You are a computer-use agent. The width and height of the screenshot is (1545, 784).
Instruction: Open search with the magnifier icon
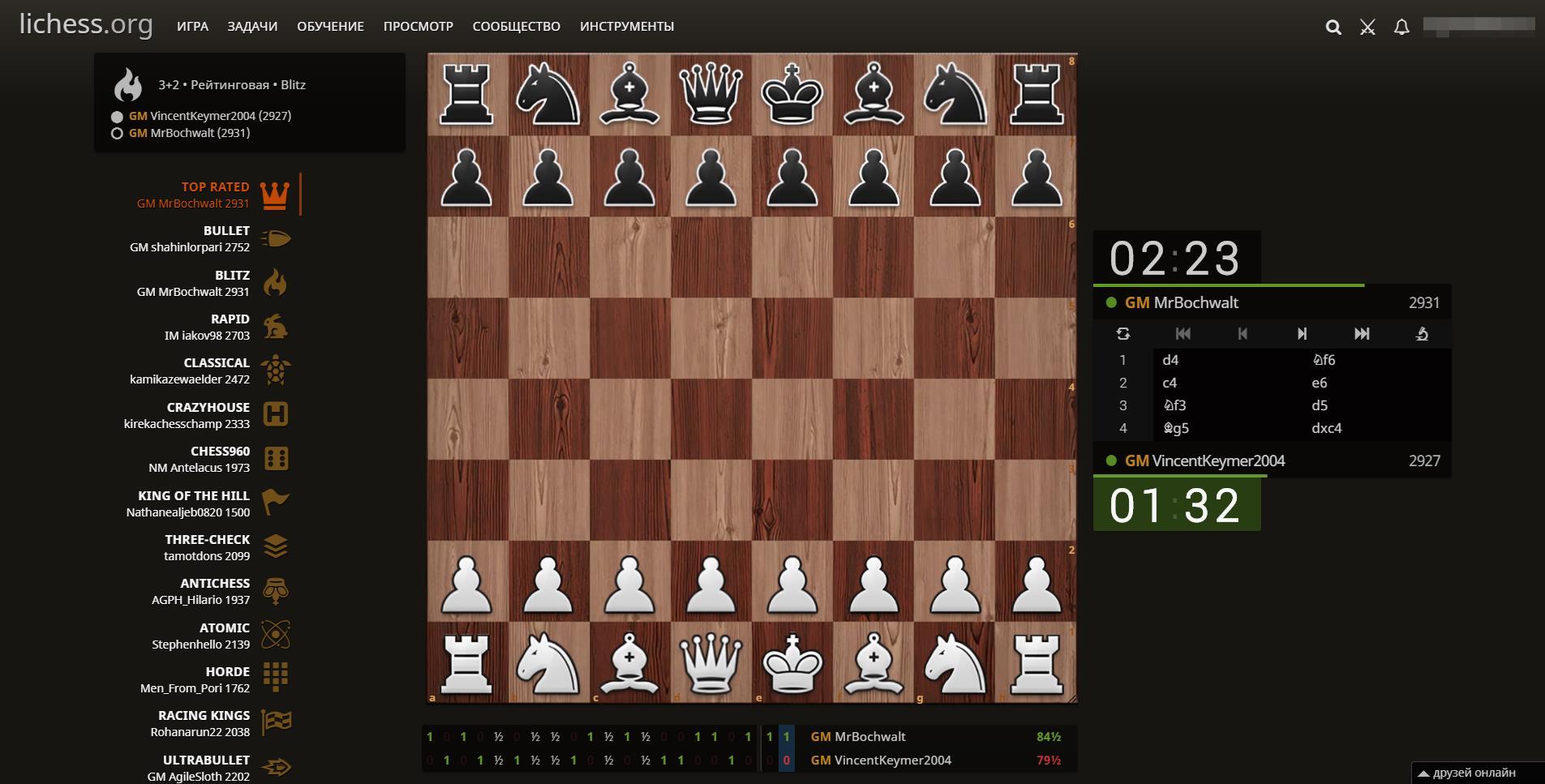coord(1333,26)
